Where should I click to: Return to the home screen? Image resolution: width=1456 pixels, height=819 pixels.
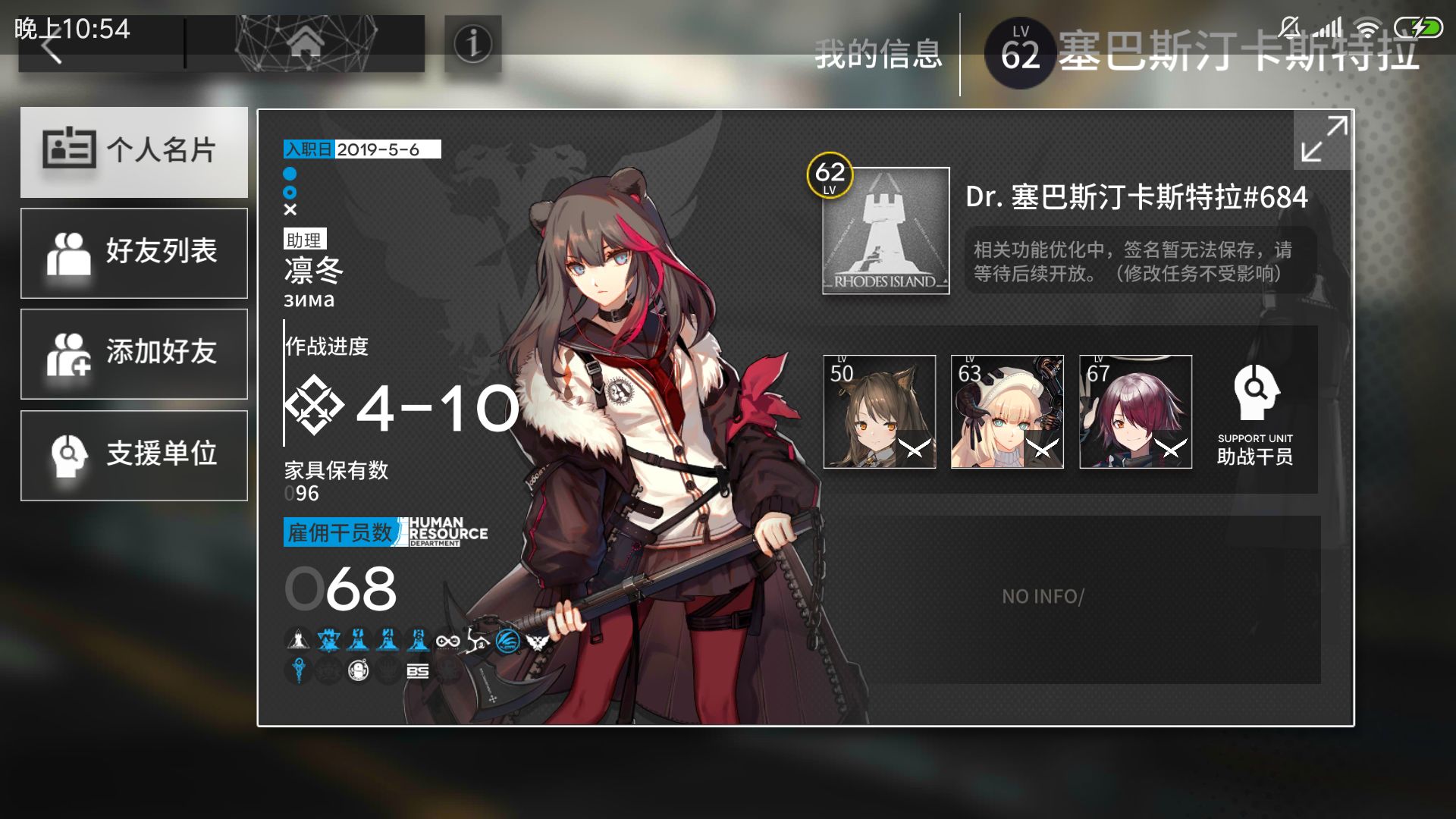tap(305, 44)
